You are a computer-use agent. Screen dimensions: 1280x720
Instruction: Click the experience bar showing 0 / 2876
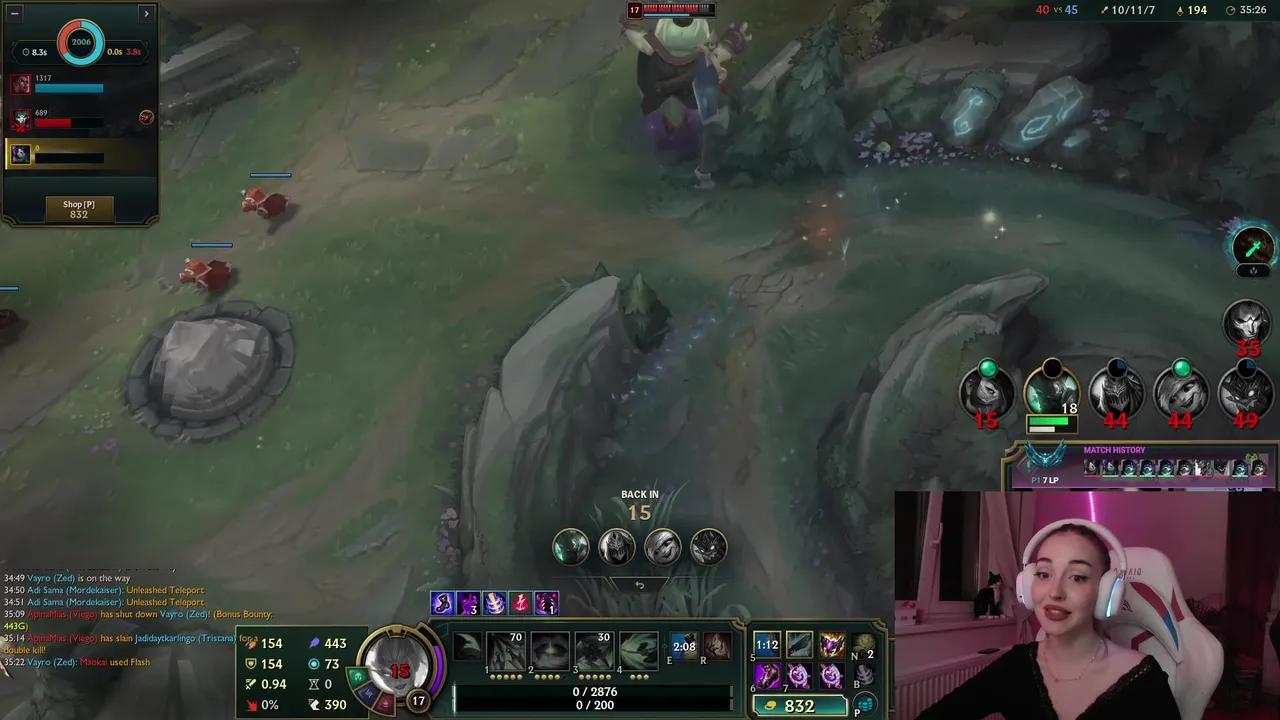click(595, 694)
